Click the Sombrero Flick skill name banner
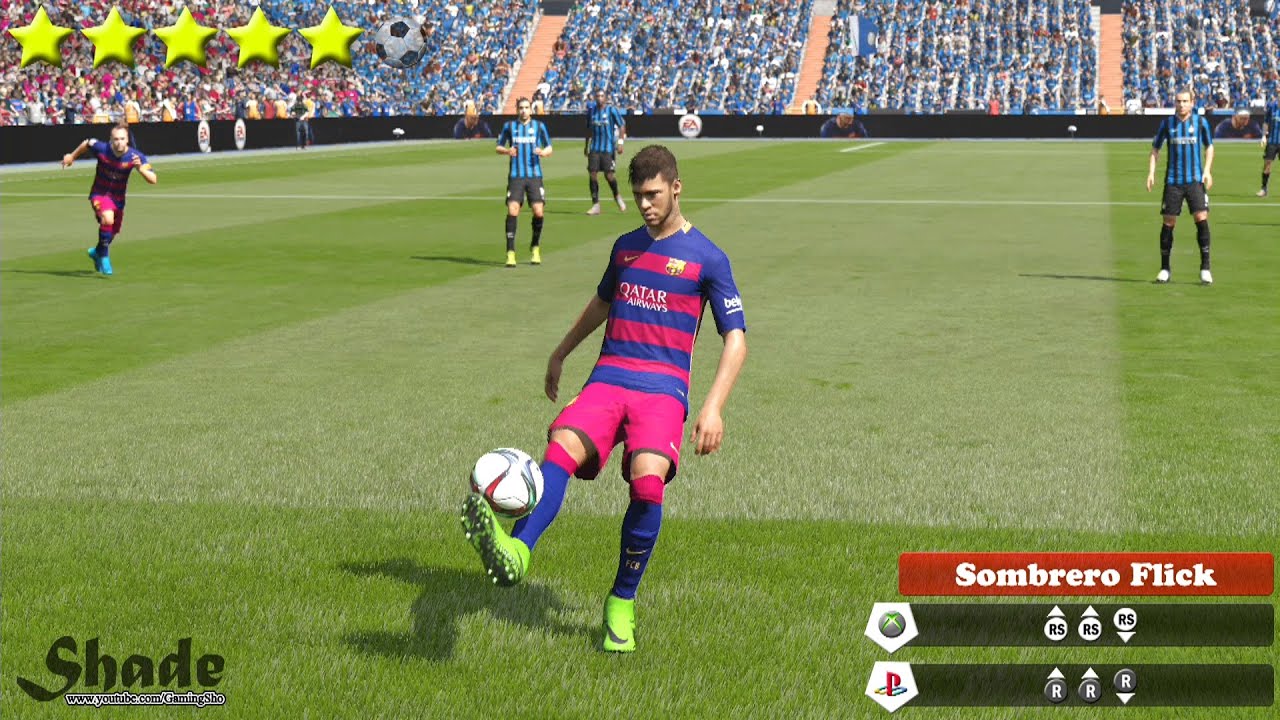The width and height of the screenshot is (1280, 720). 1085,575
